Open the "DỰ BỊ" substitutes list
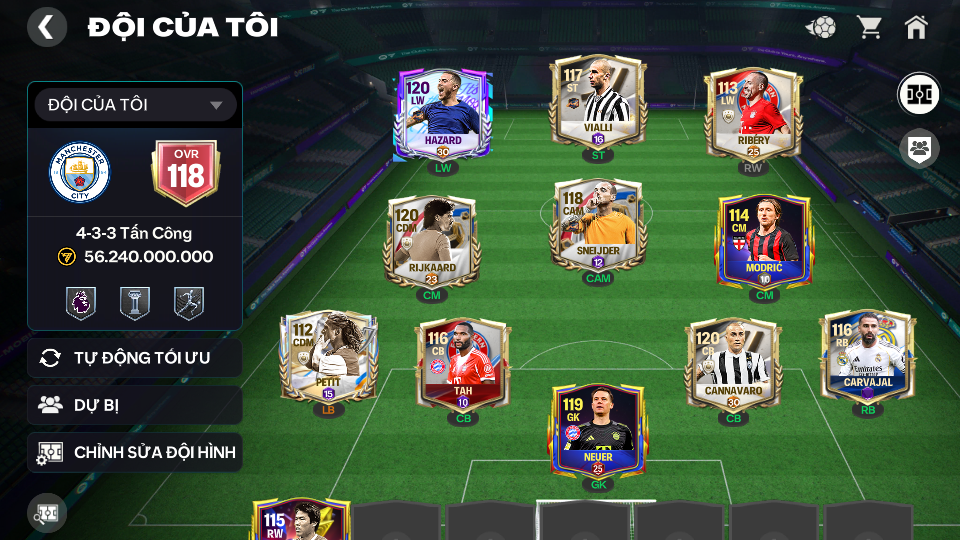 tap(135, 405)
